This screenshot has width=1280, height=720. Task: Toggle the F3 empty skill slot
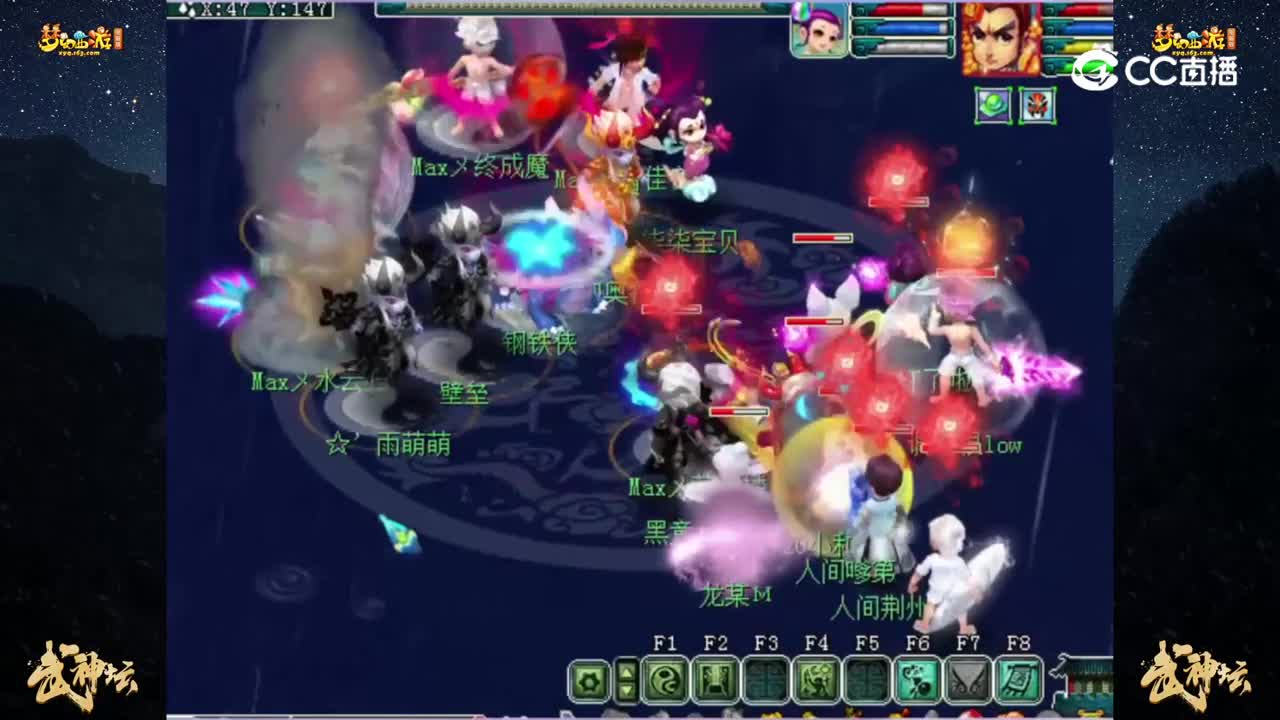pyautogui.click(x=767, y=680)
